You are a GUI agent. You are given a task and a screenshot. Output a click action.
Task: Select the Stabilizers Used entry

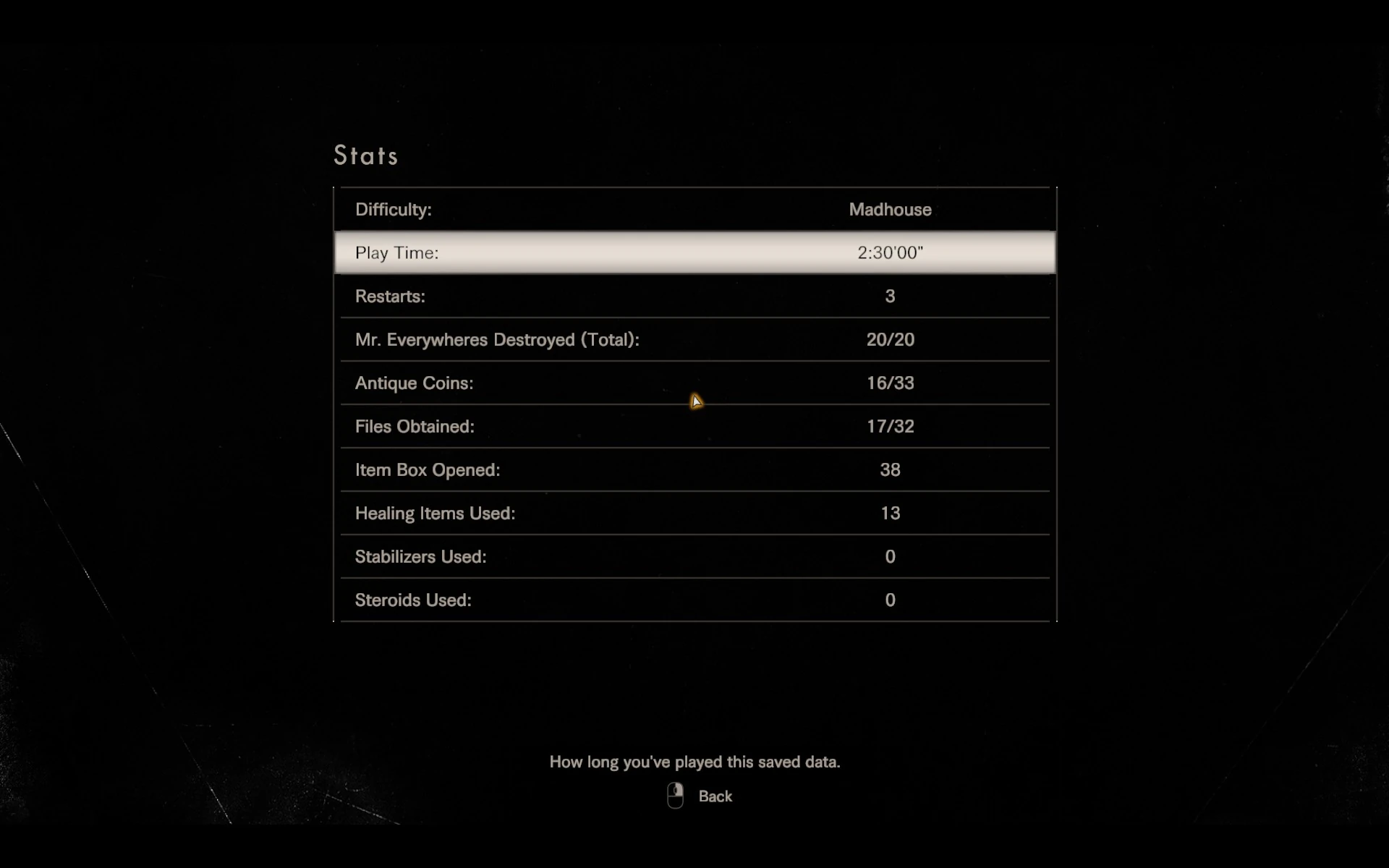point(694,556)
